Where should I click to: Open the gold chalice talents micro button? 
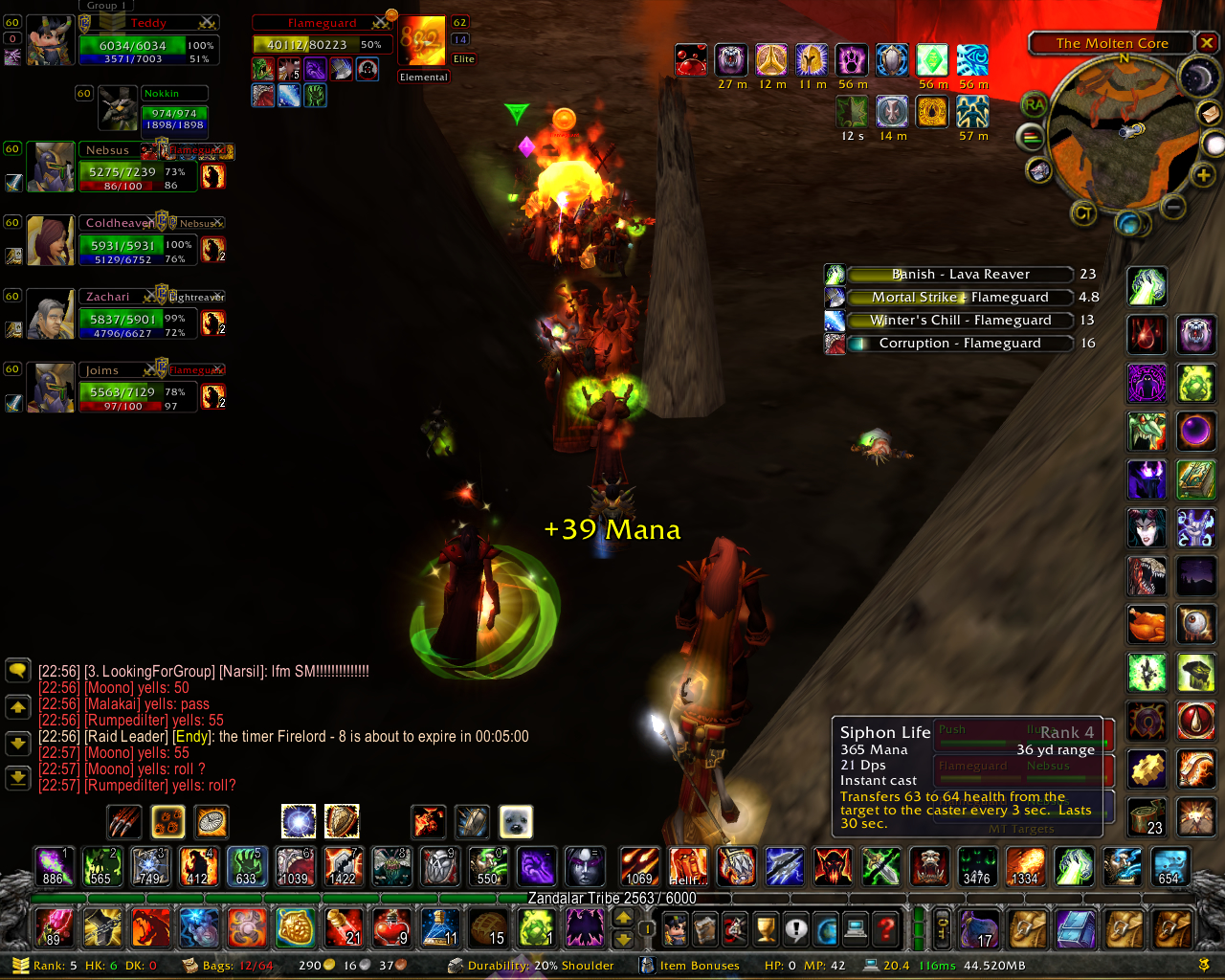click(765, 928)
